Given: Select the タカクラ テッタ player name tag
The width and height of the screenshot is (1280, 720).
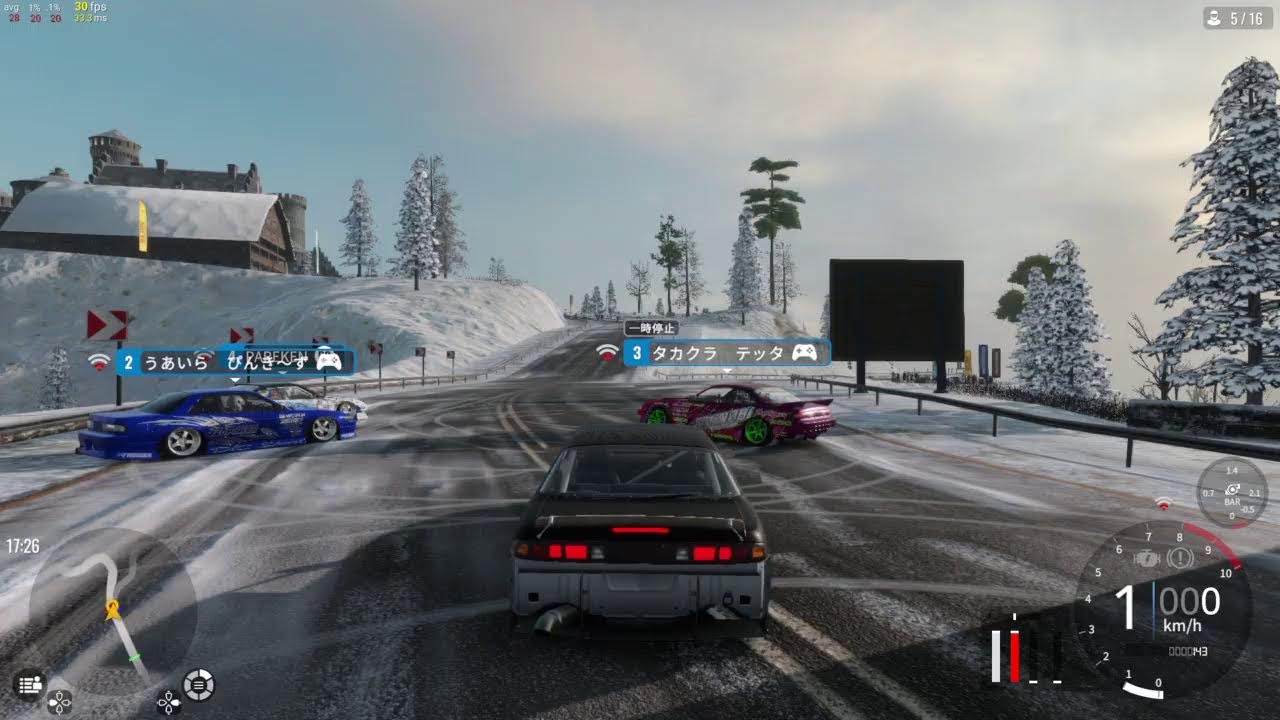Looking at the screenshot, I should coord(727,353).
